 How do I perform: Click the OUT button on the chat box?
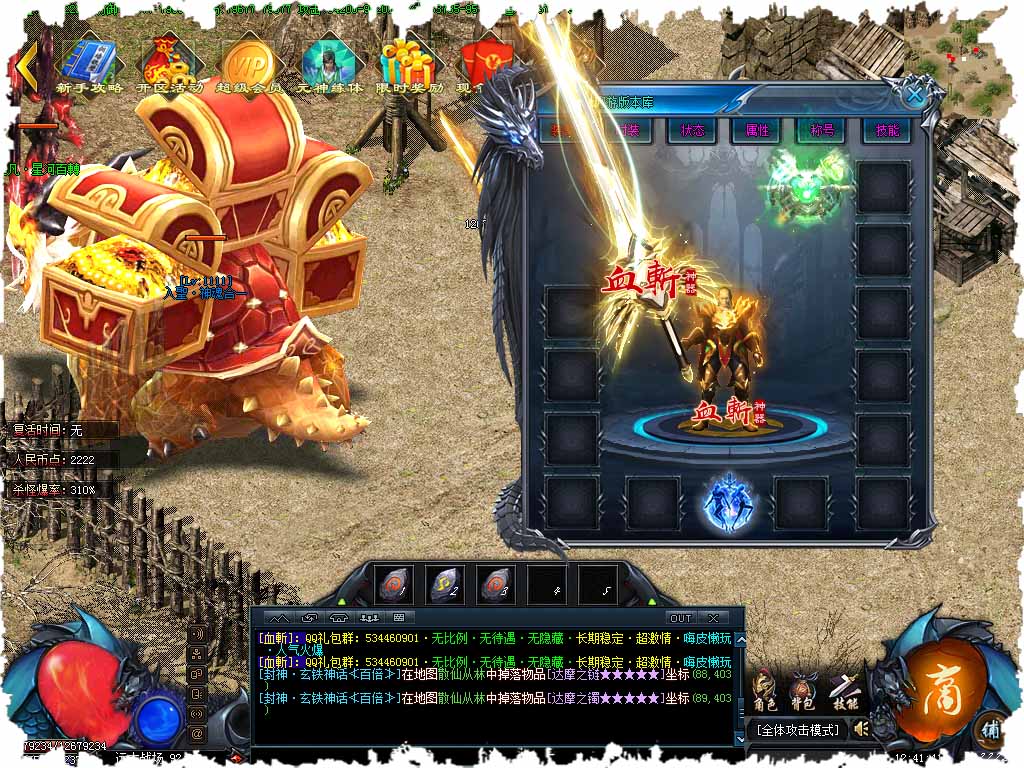[680, 618]
